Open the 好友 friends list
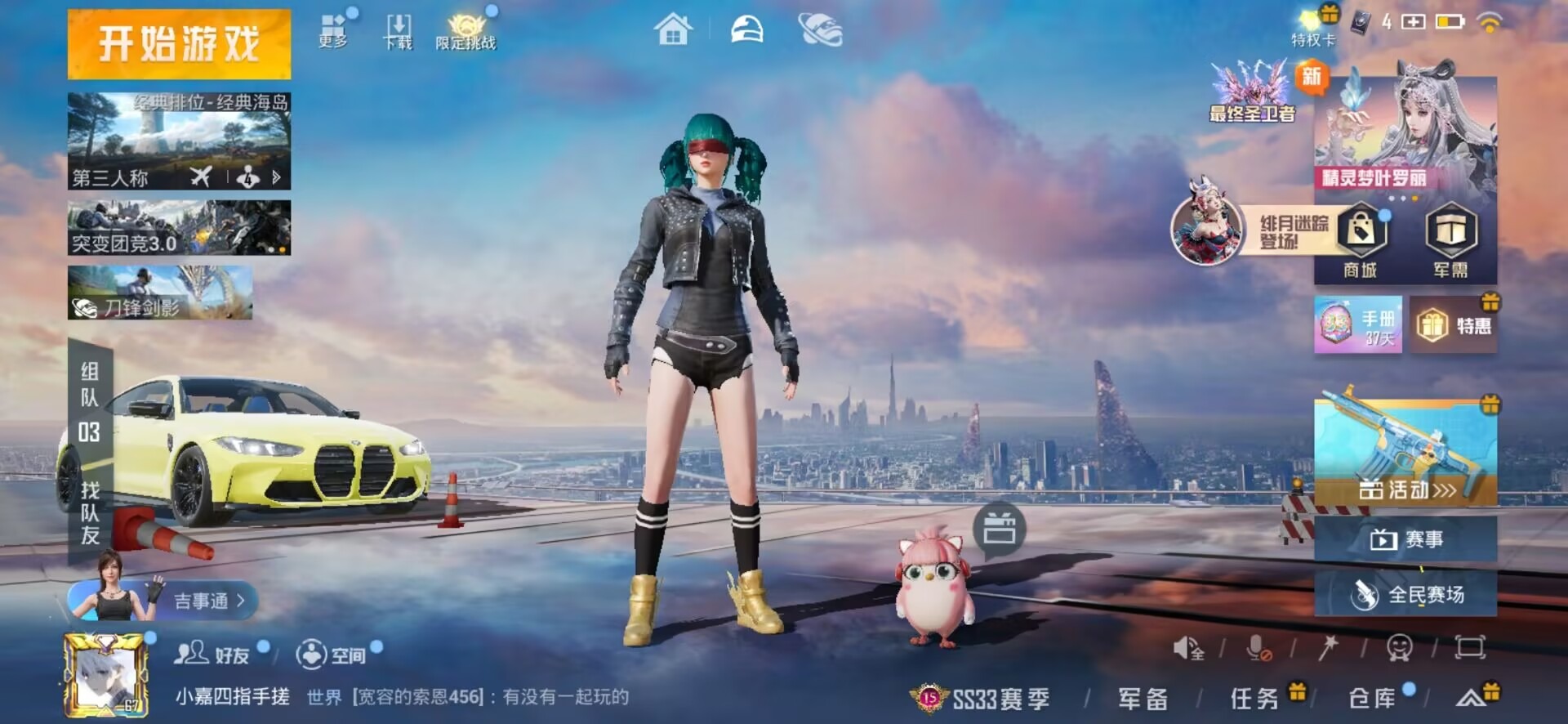Screen dimensions: 1568x724 pos(212,655)
